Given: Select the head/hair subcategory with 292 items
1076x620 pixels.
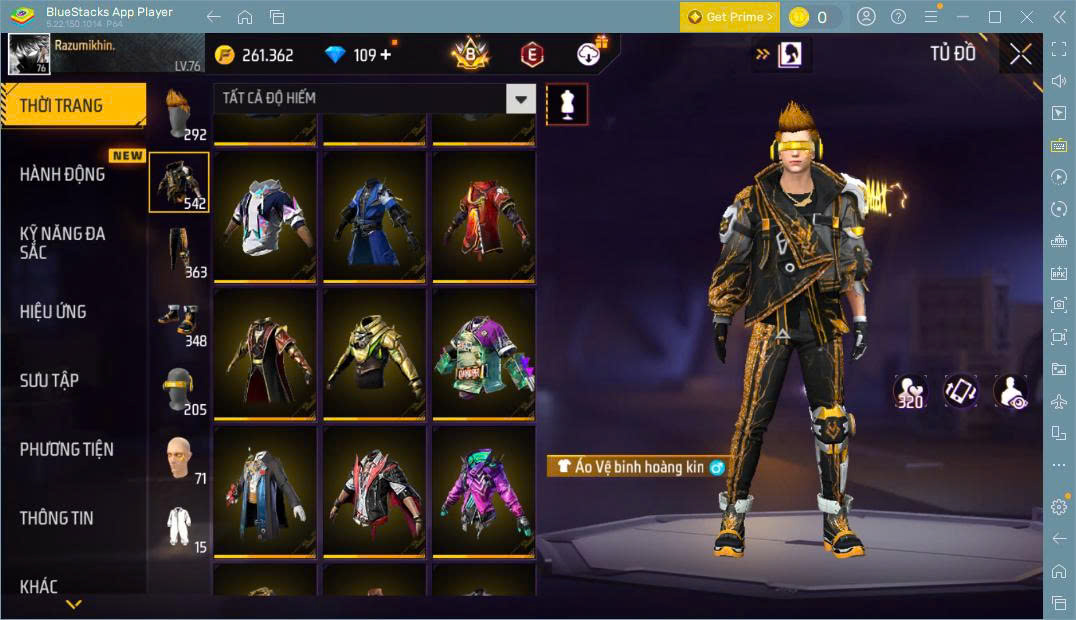Looking at the screenshot, I should [x=179, y=115].
